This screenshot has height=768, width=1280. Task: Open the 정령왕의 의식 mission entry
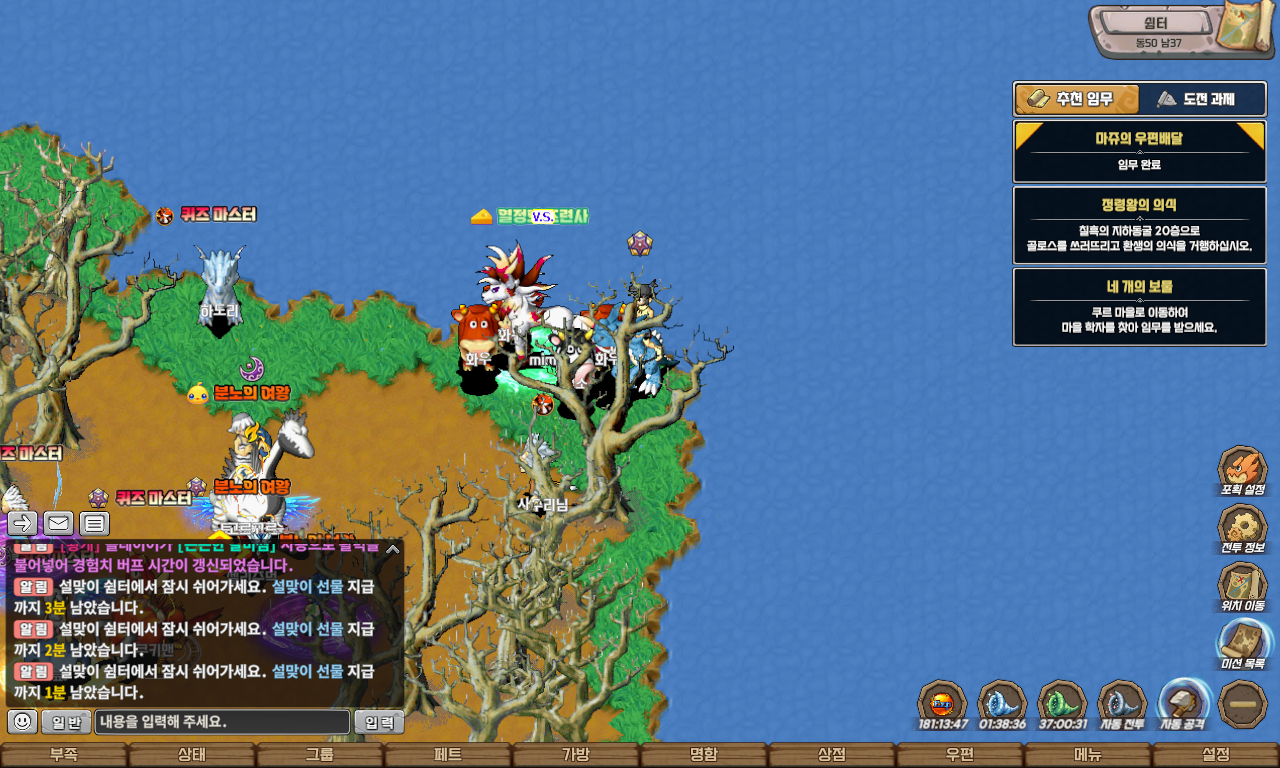point(1139,225)
